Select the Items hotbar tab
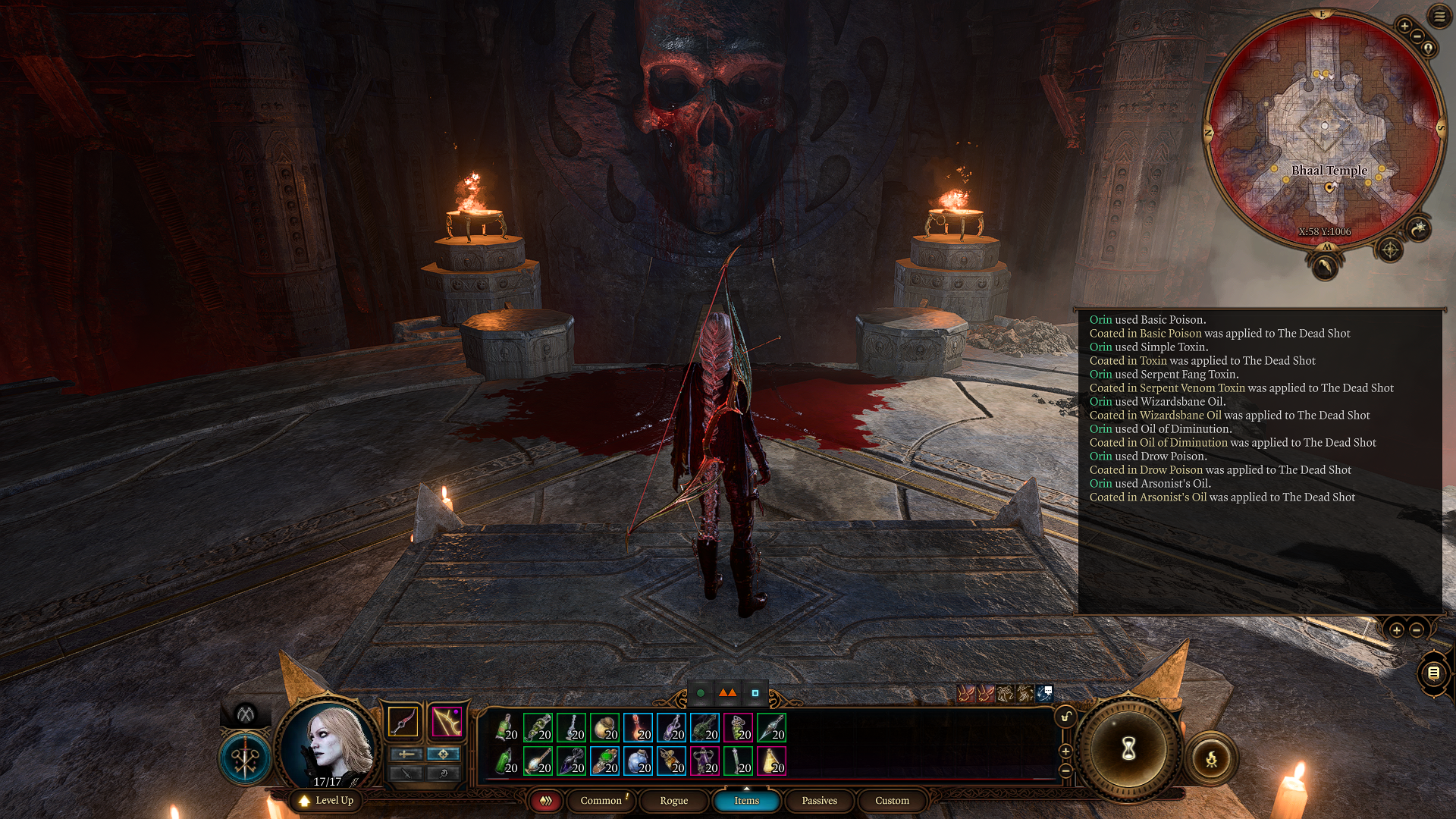 click(x=746, y=801)
